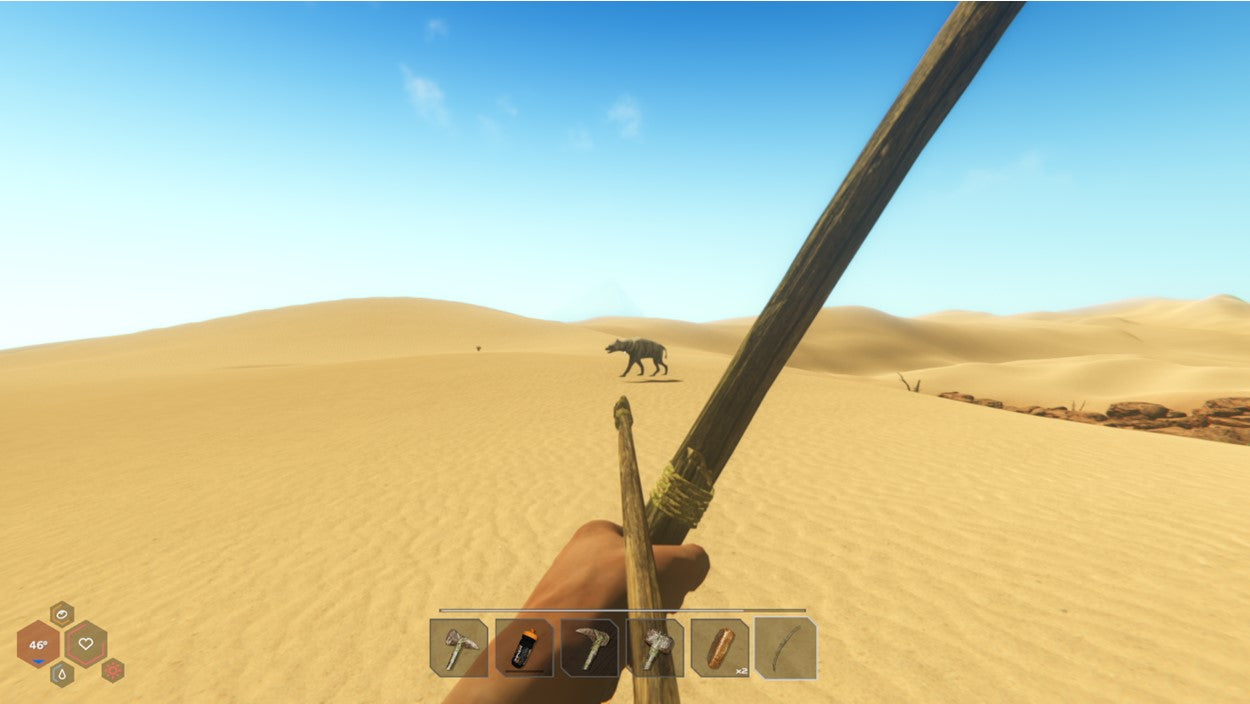
Task: Pick the orange item slot marked x2
Action: coord(720,648)
